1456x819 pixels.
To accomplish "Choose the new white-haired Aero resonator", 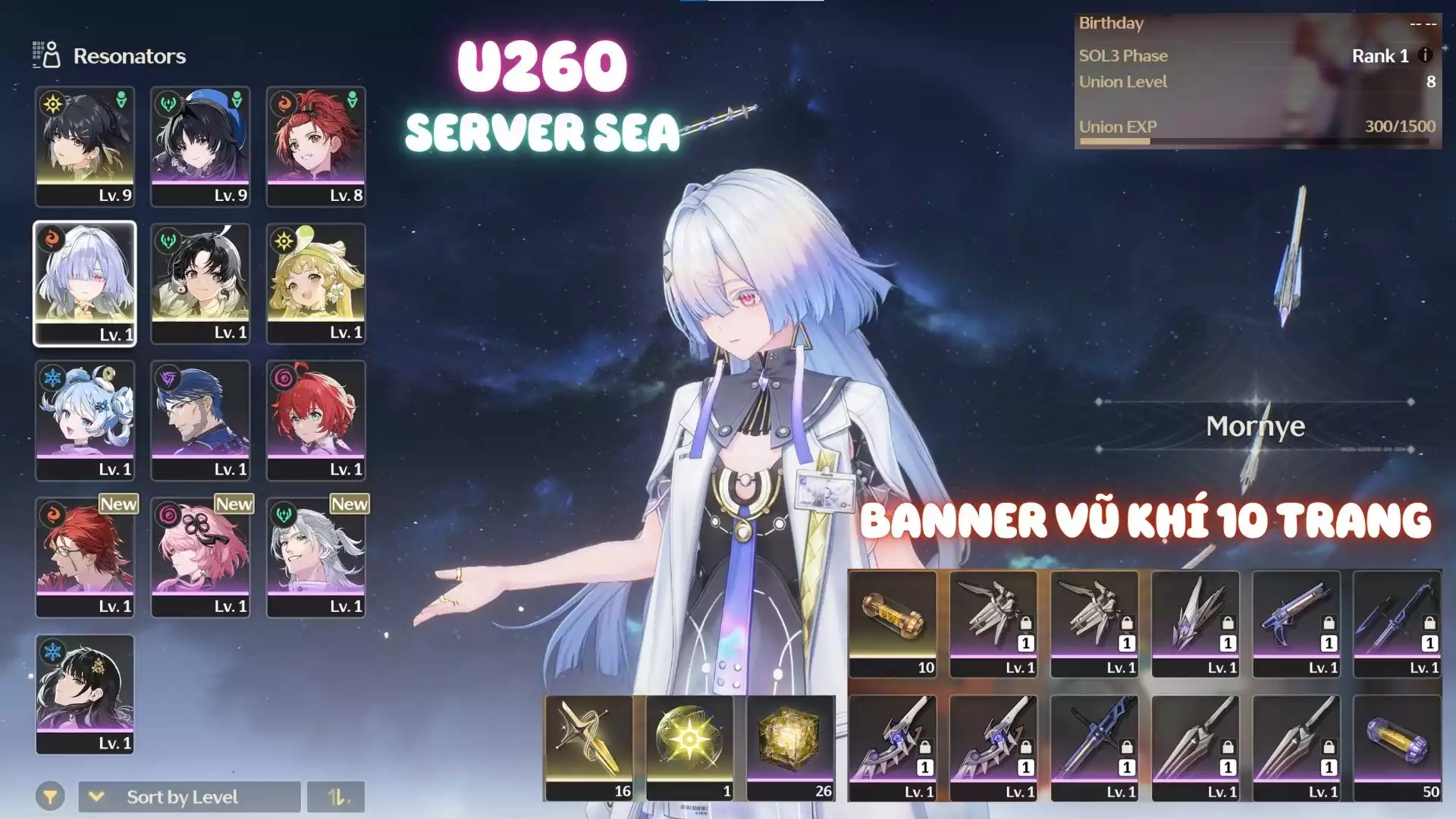I will pos(315,557).
